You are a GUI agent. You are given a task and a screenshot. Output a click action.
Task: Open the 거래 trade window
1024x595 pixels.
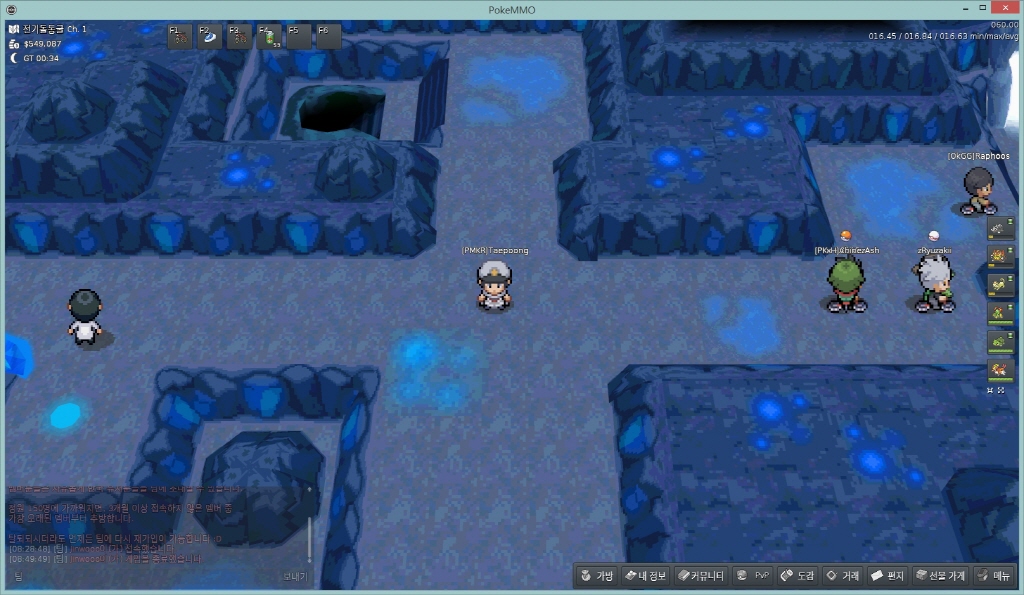(842, 576)
